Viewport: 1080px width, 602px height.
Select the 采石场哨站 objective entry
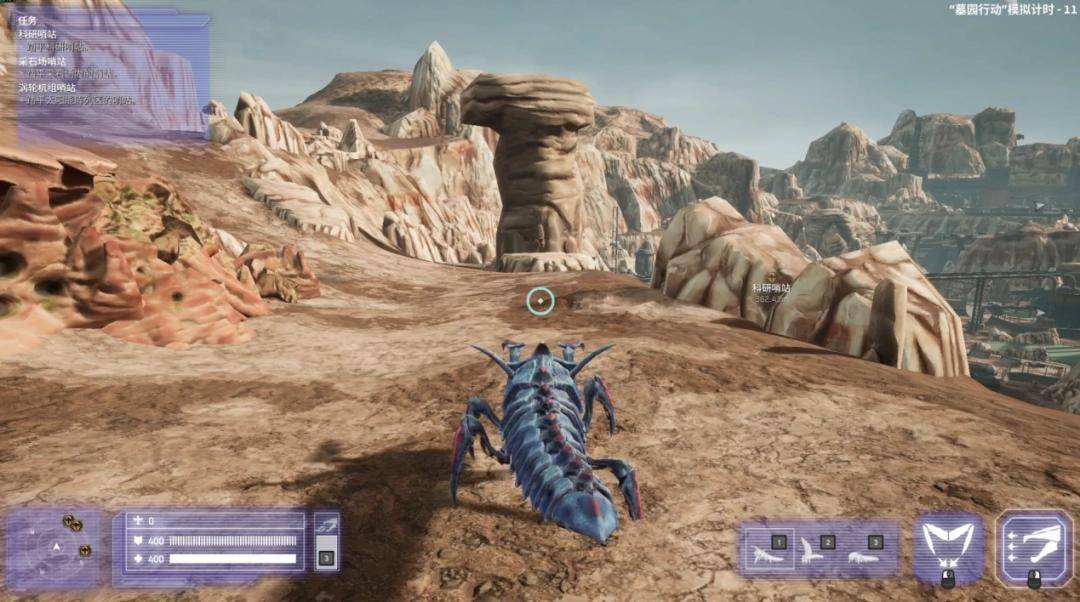click(43, 61)
